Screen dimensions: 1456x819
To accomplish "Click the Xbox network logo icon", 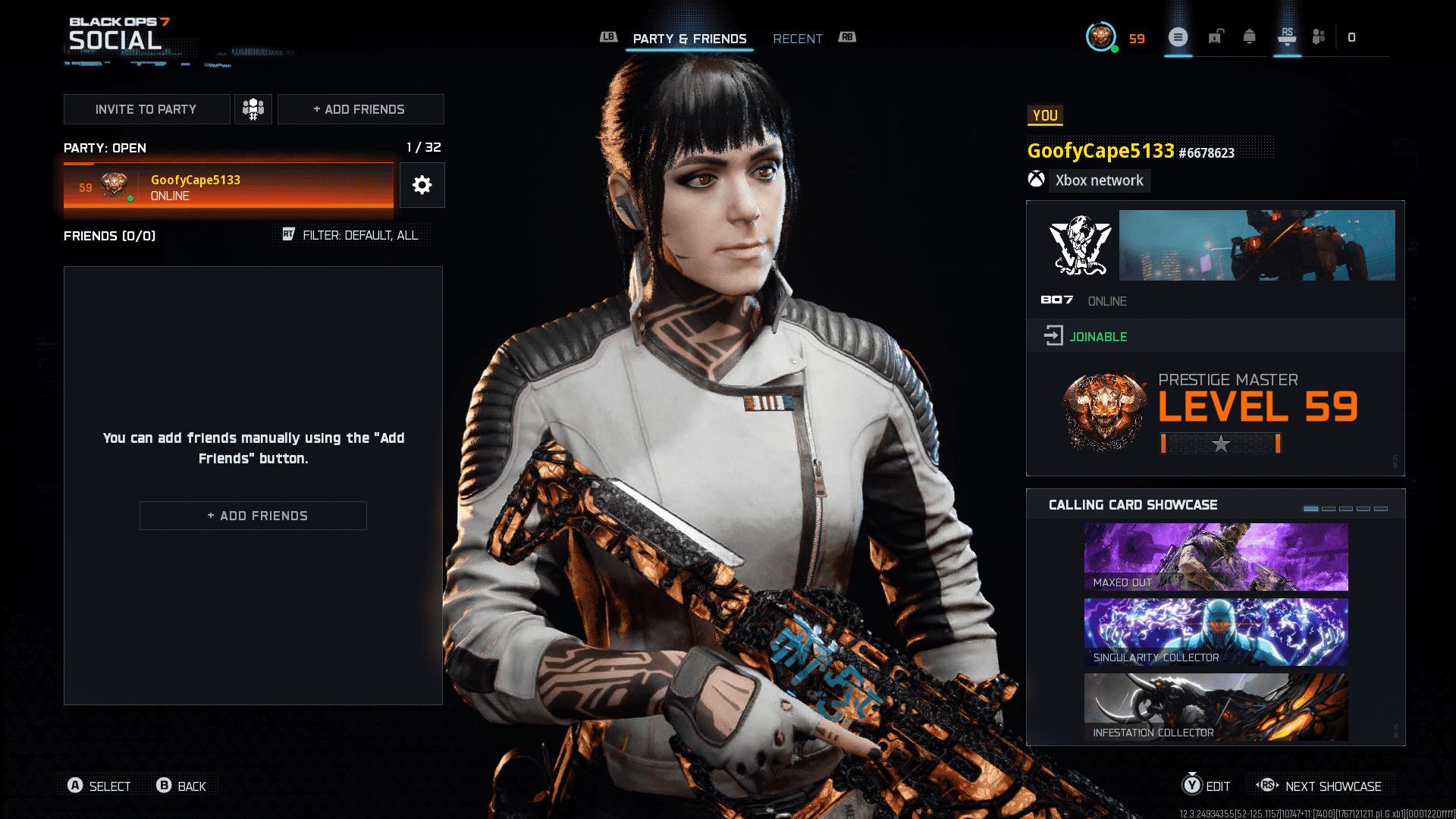I will [1037, 180].
